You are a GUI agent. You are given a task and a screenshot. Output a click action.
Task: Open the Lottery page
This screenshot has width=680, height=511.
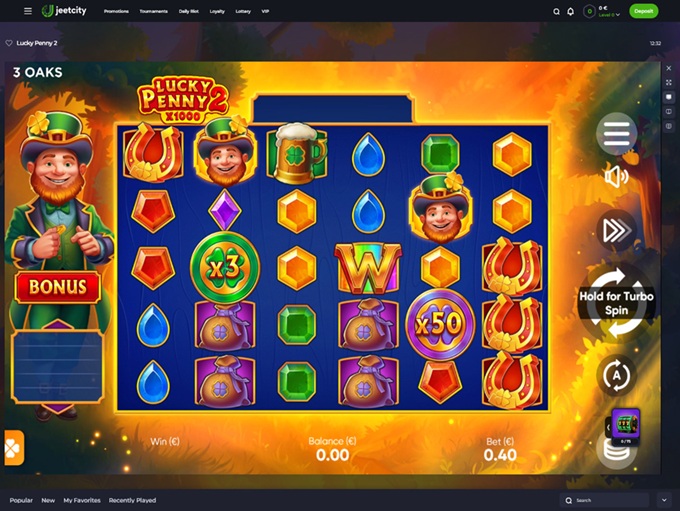(x=243, y=11)
